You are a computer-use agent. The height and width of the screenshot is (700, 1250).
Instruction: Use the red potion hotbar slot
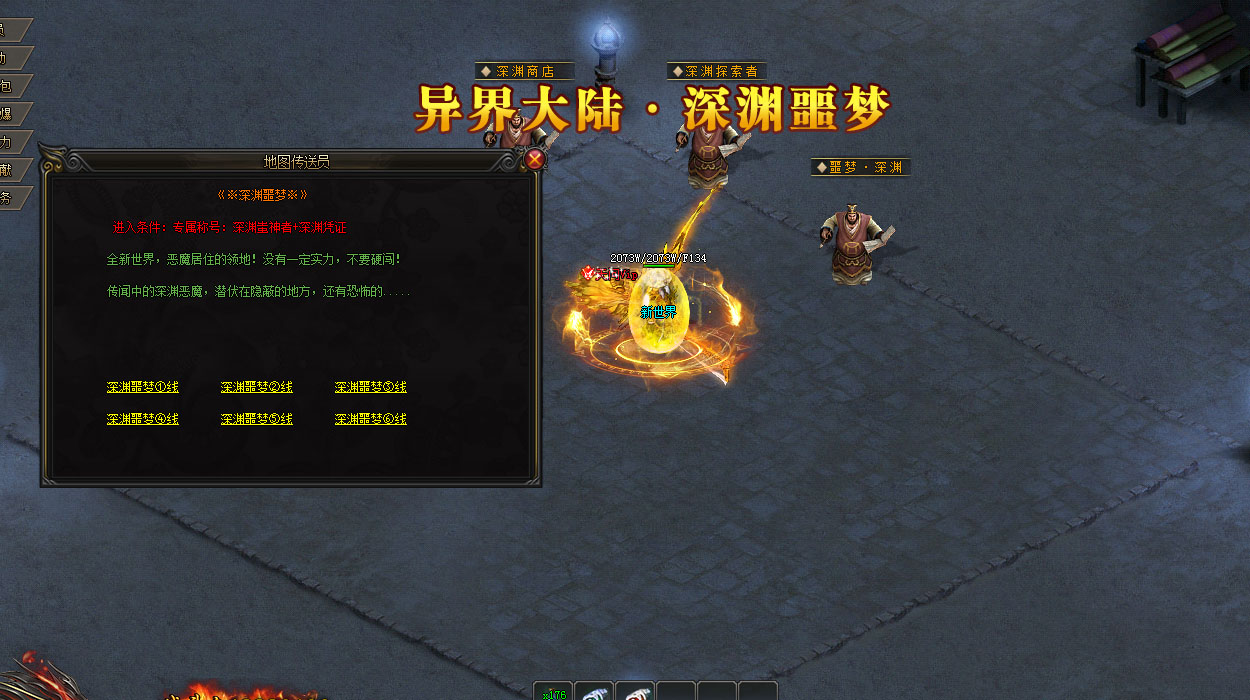coord(635,692)
